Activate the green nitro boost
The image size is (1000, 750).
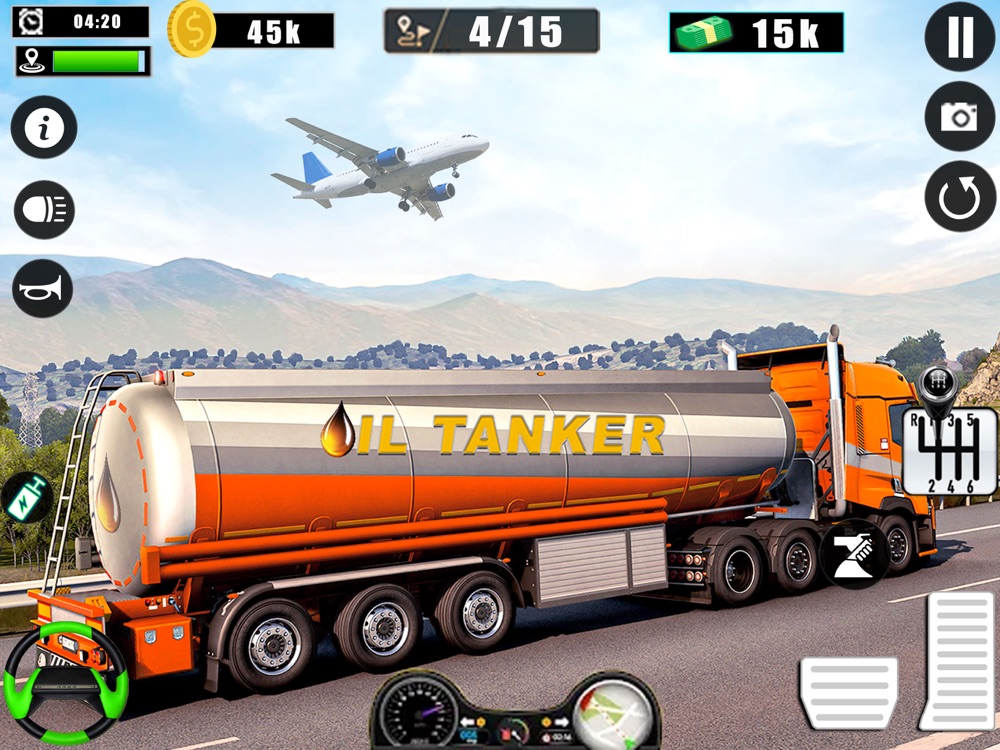pyautogui.click(x=27, y=497)
